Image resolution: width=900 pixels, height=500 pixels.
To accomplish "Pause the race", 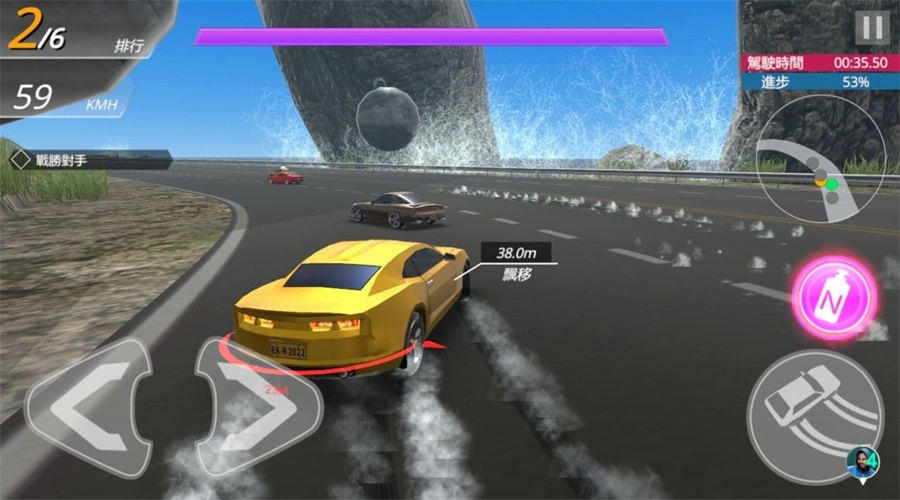I will [872, 27].
